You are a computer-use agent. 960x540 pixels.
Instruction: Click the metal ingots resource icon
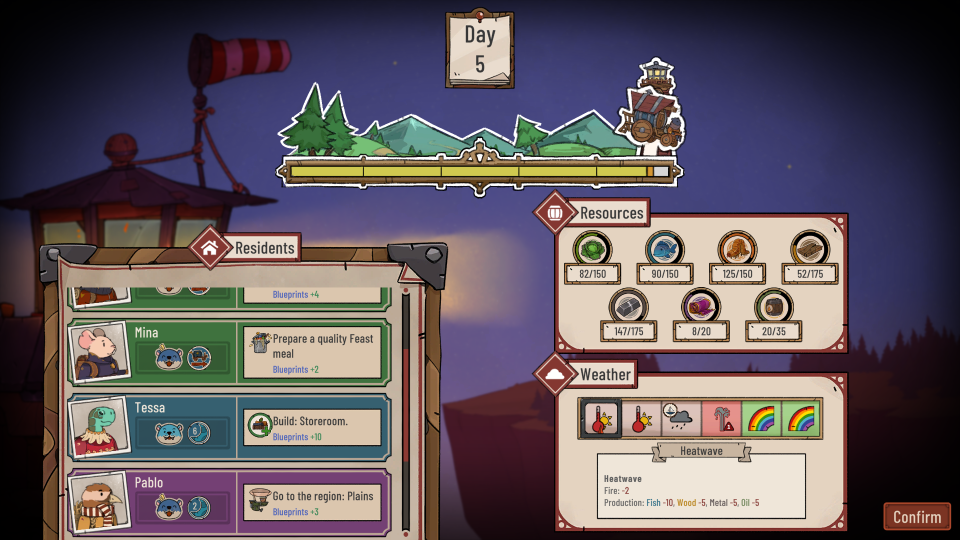click(x=628, y=307)
